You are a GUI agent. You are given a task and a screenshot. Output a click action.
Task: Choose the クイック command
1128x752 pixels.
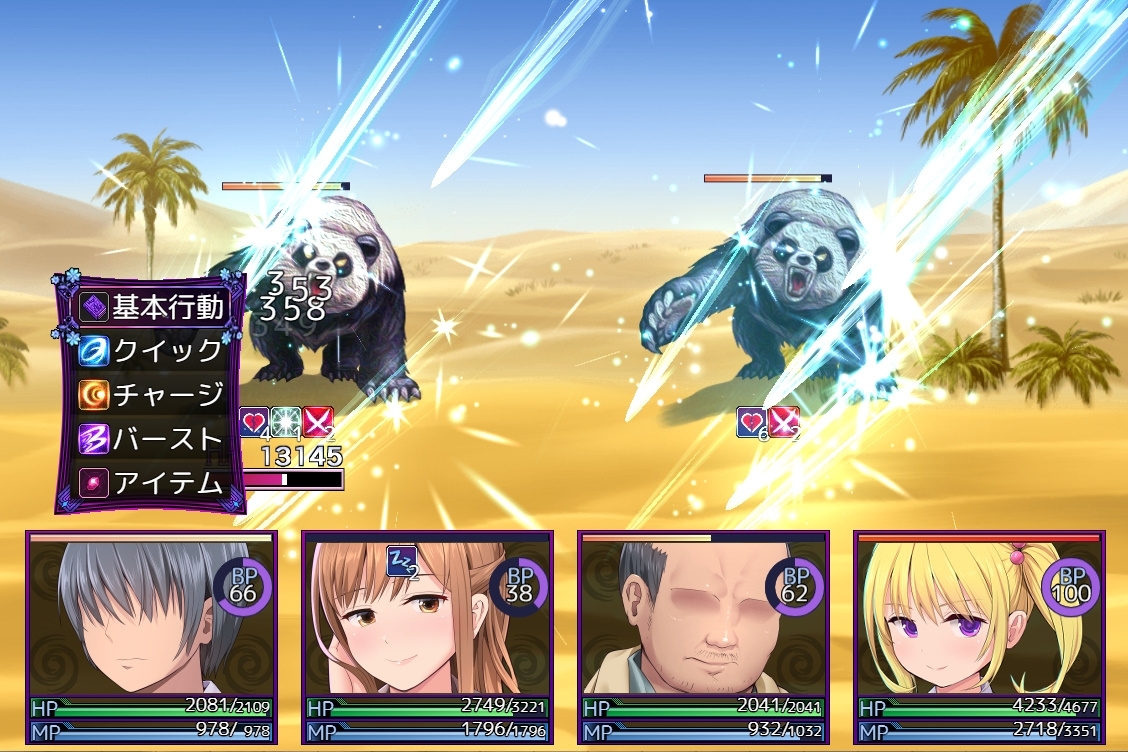point(151,351)
